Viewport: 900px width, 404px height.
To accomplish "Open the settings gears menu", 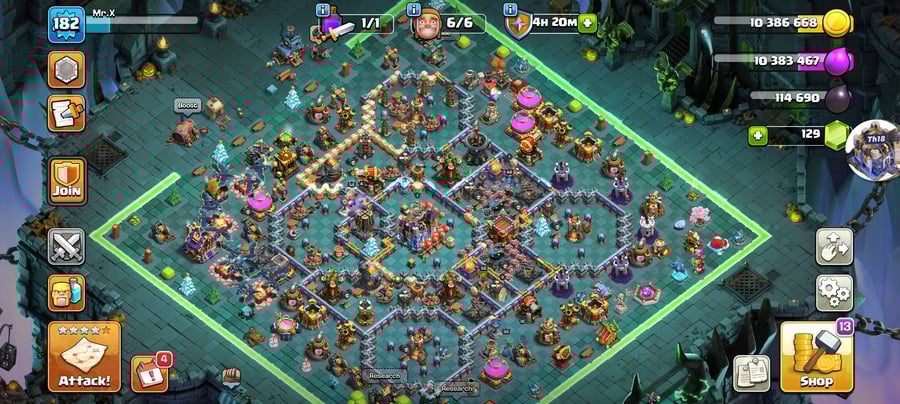I will pyautogui.click(x=834, y=293).
